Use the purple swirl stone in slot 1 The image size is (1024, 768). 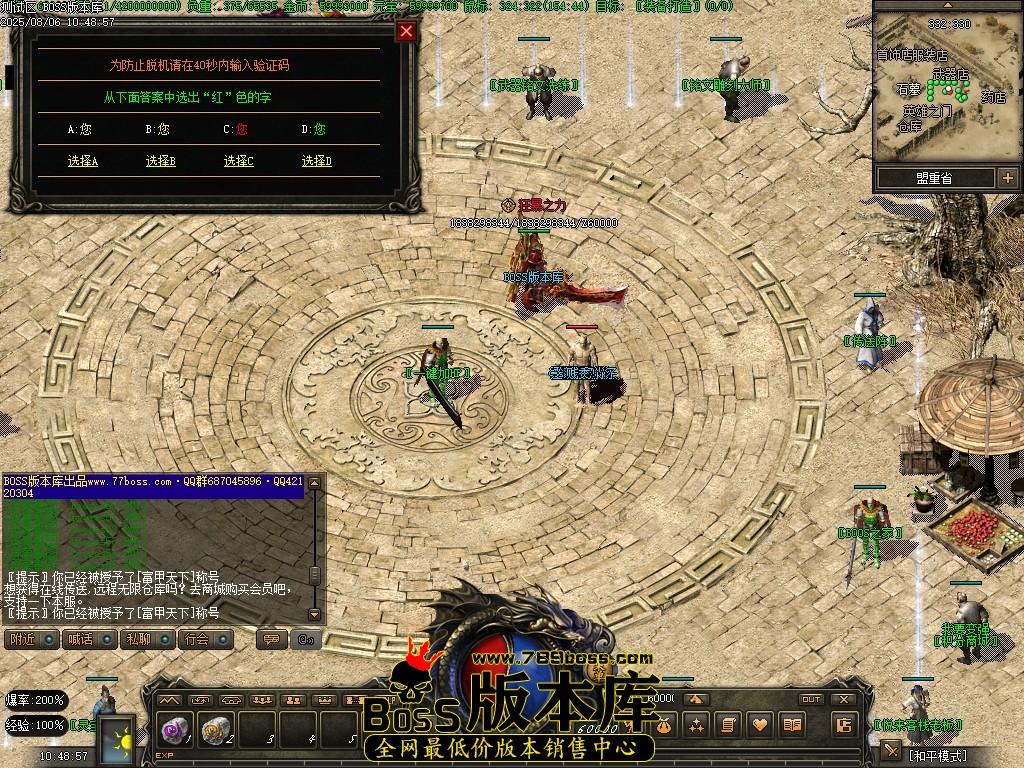tap(175, 732)
